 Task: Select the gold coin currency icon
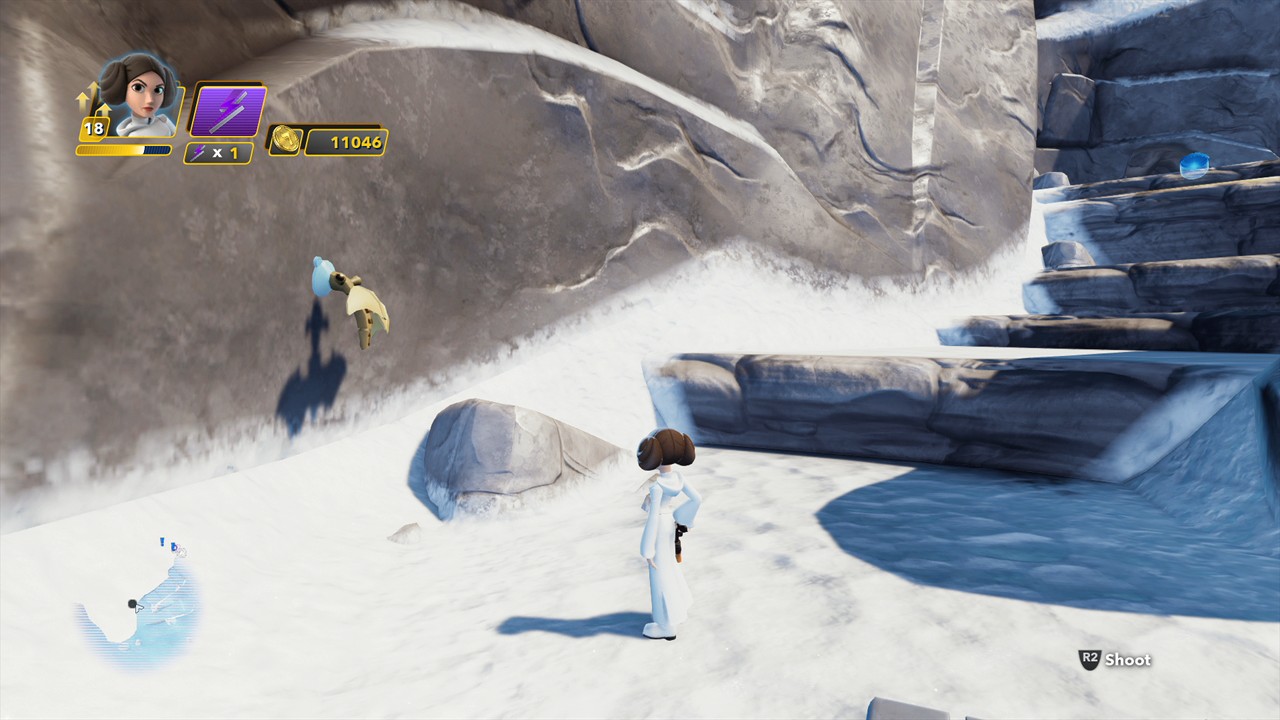(x=284, y=141)
